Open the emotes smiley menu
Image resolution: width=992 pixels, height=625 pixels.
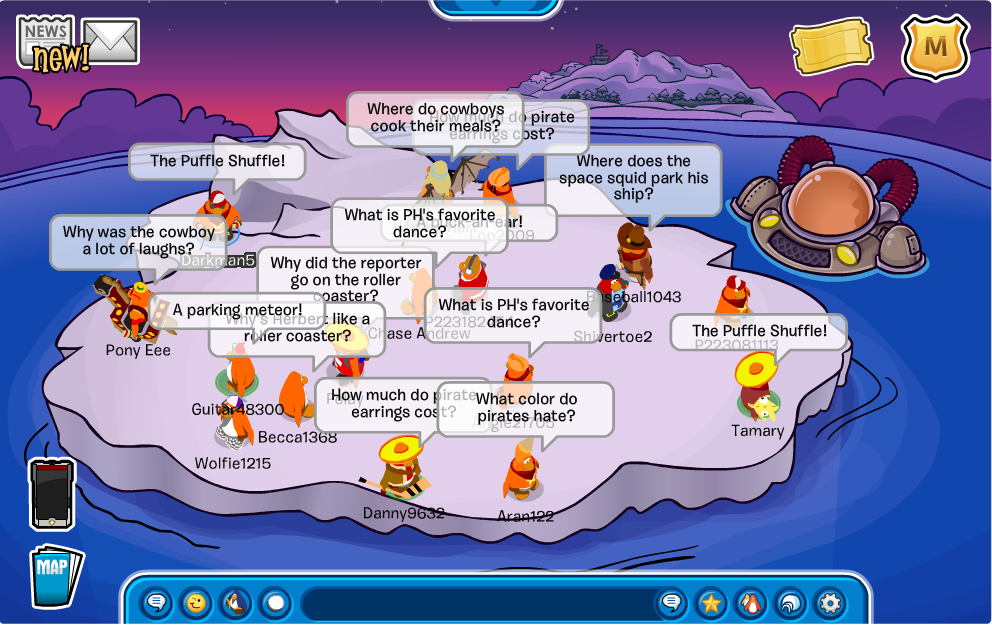tap(196, 603)
